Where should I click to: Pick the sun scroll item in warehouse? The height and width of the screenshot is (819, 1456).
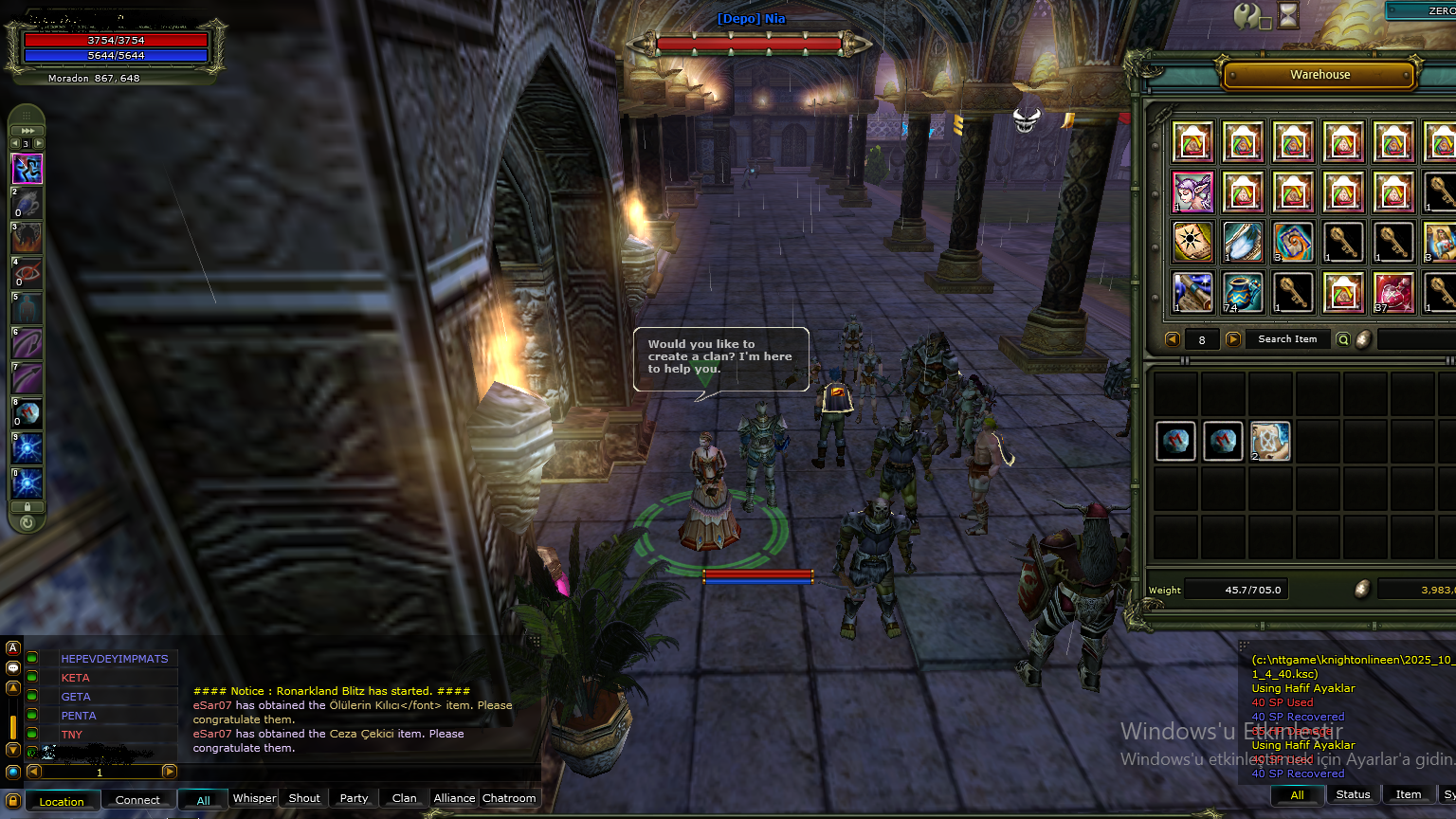pyautogui.click(x=1192, y=243)
